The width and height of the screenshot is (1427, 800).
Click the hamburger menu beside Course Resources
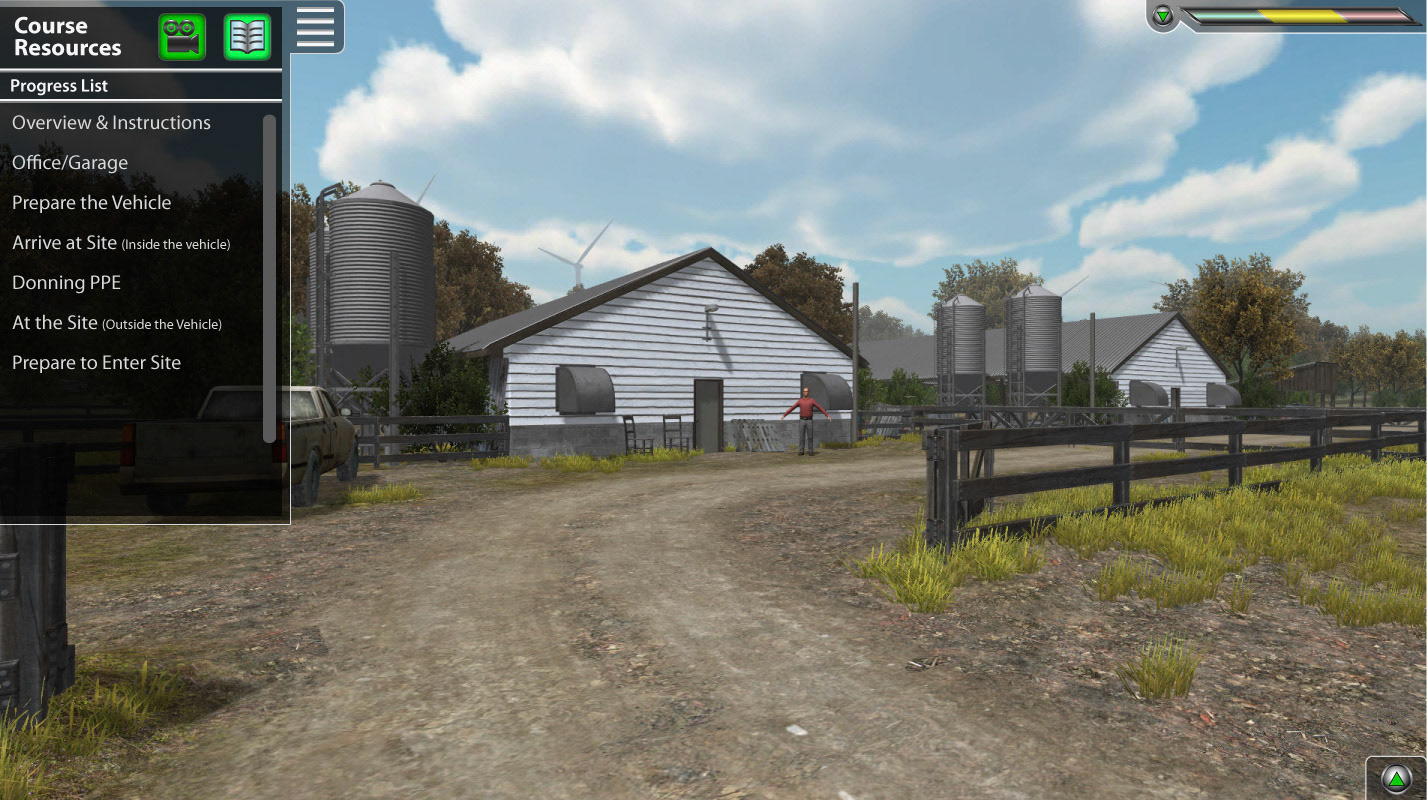315,27
